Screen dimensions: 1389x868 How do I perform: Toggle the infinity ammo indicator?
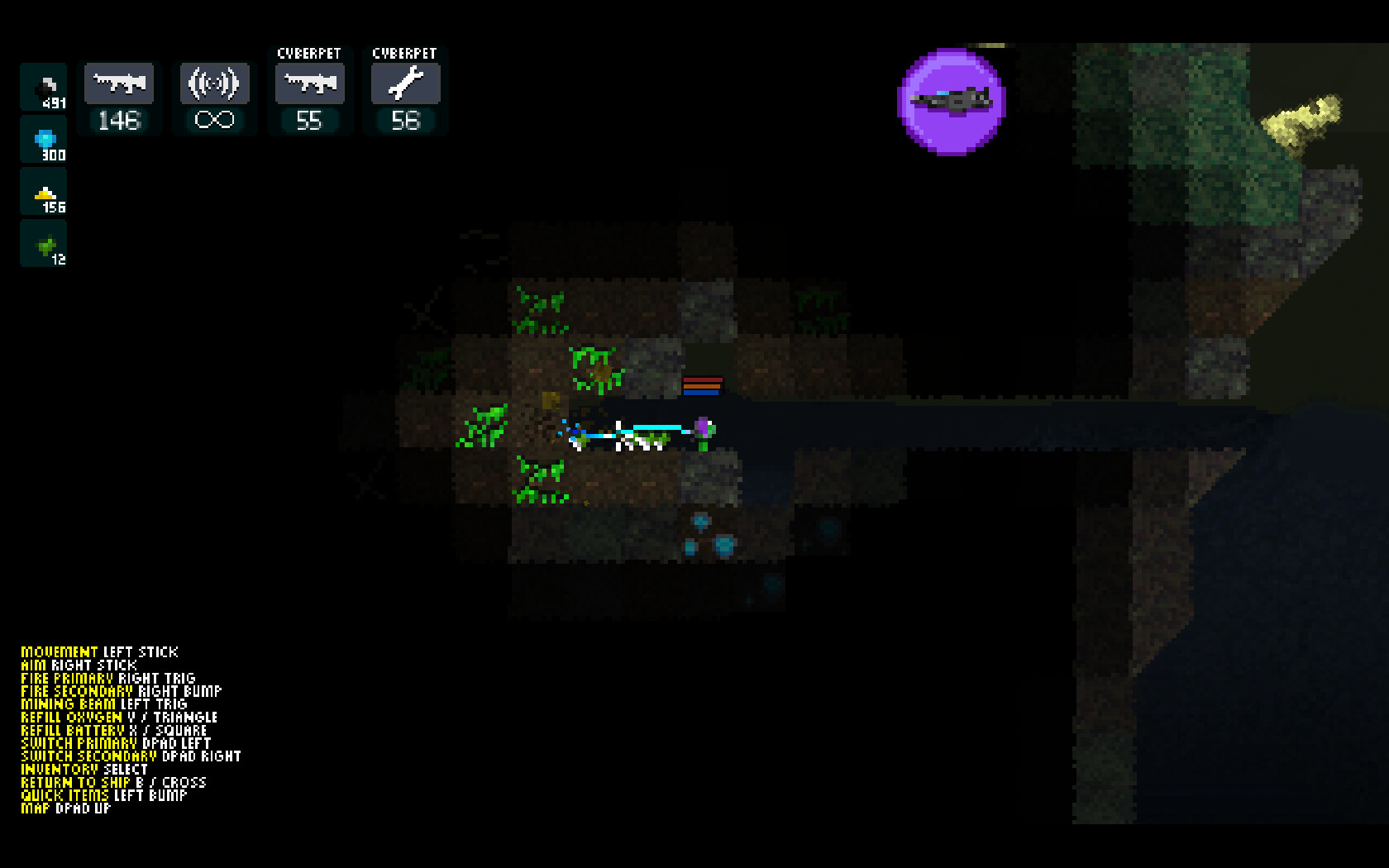pos(214,120)
